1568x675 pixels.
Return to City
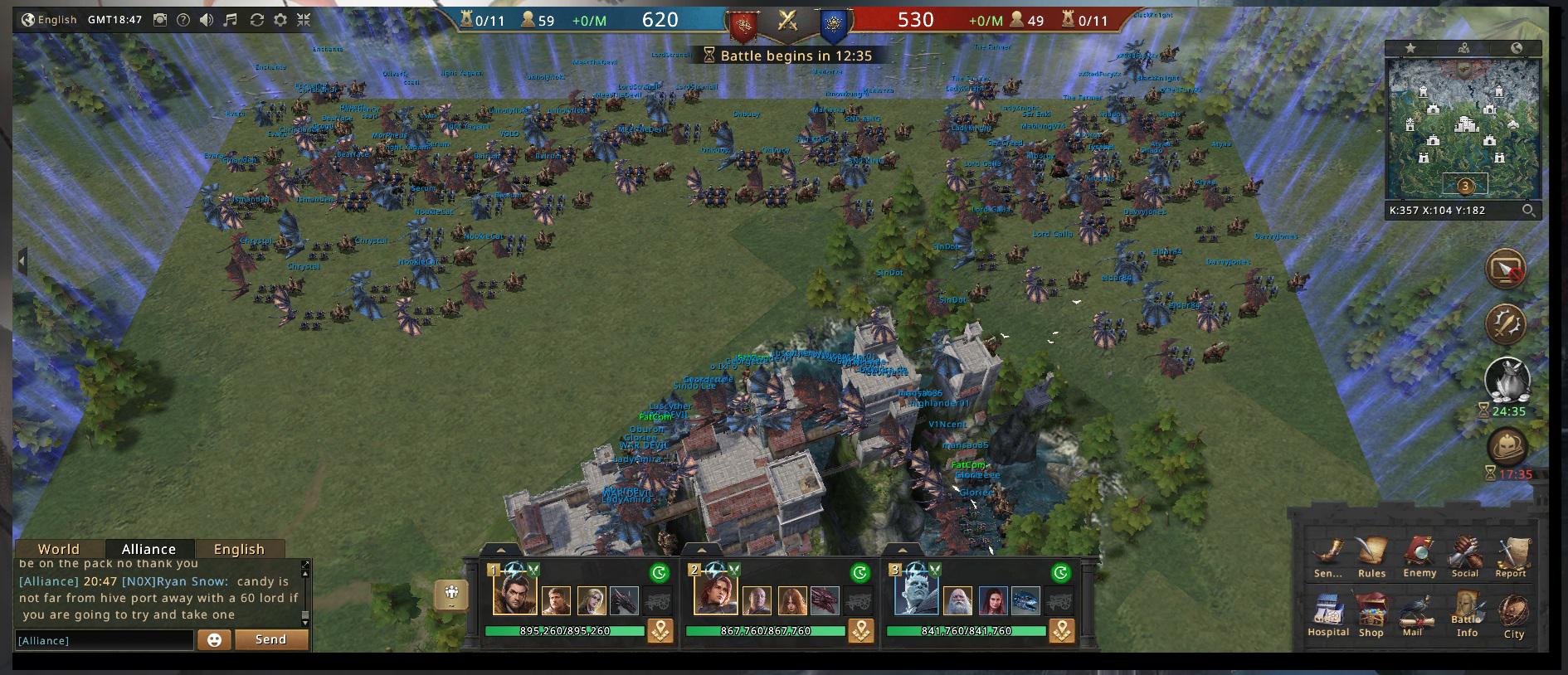point(1514,618)
